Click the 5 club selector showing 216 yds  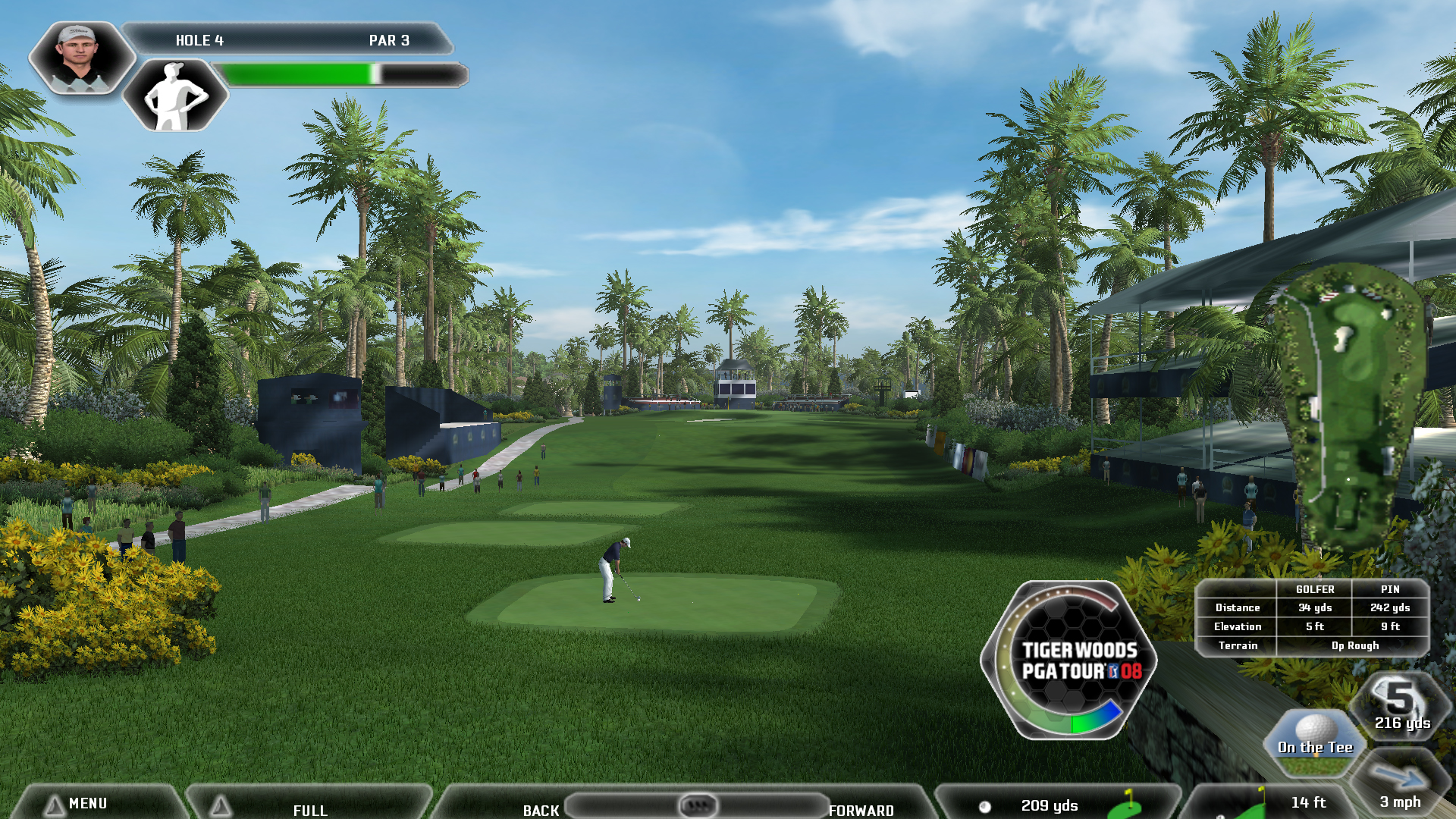tap(1402, 706)
